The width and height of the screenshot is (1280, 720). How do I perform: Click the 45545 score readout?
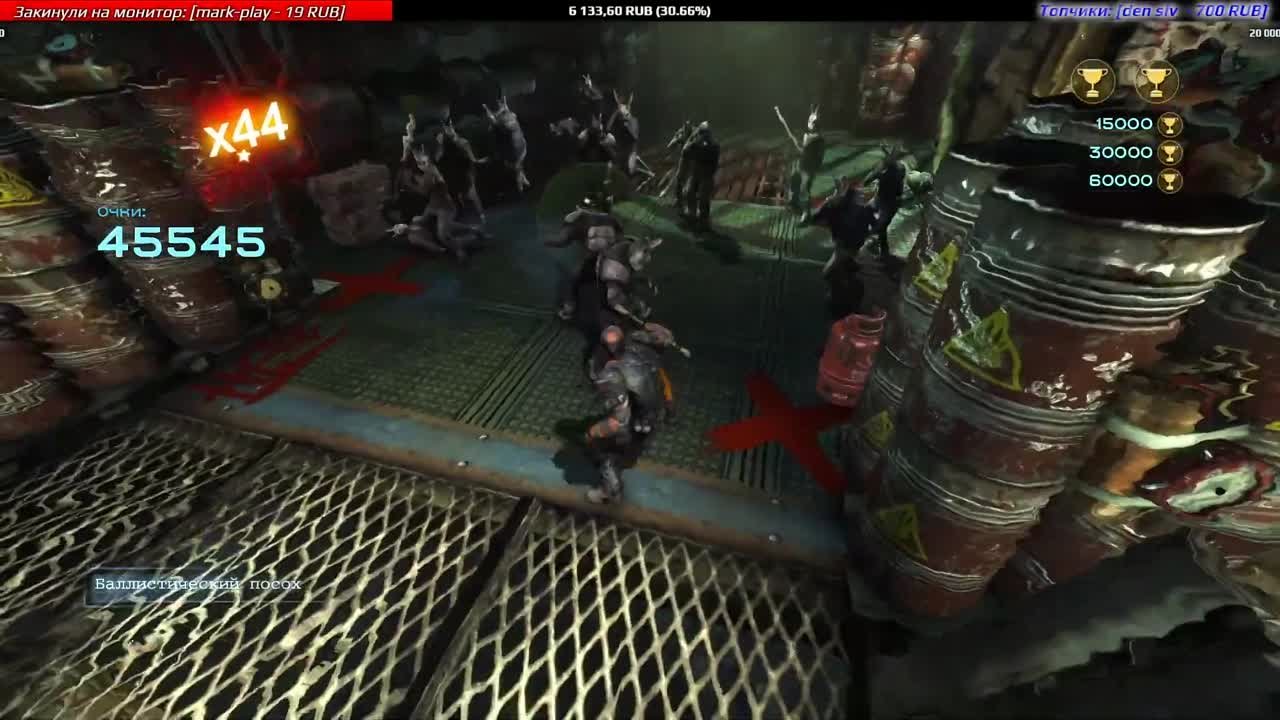pyautogui.click(x=180, y=243)
